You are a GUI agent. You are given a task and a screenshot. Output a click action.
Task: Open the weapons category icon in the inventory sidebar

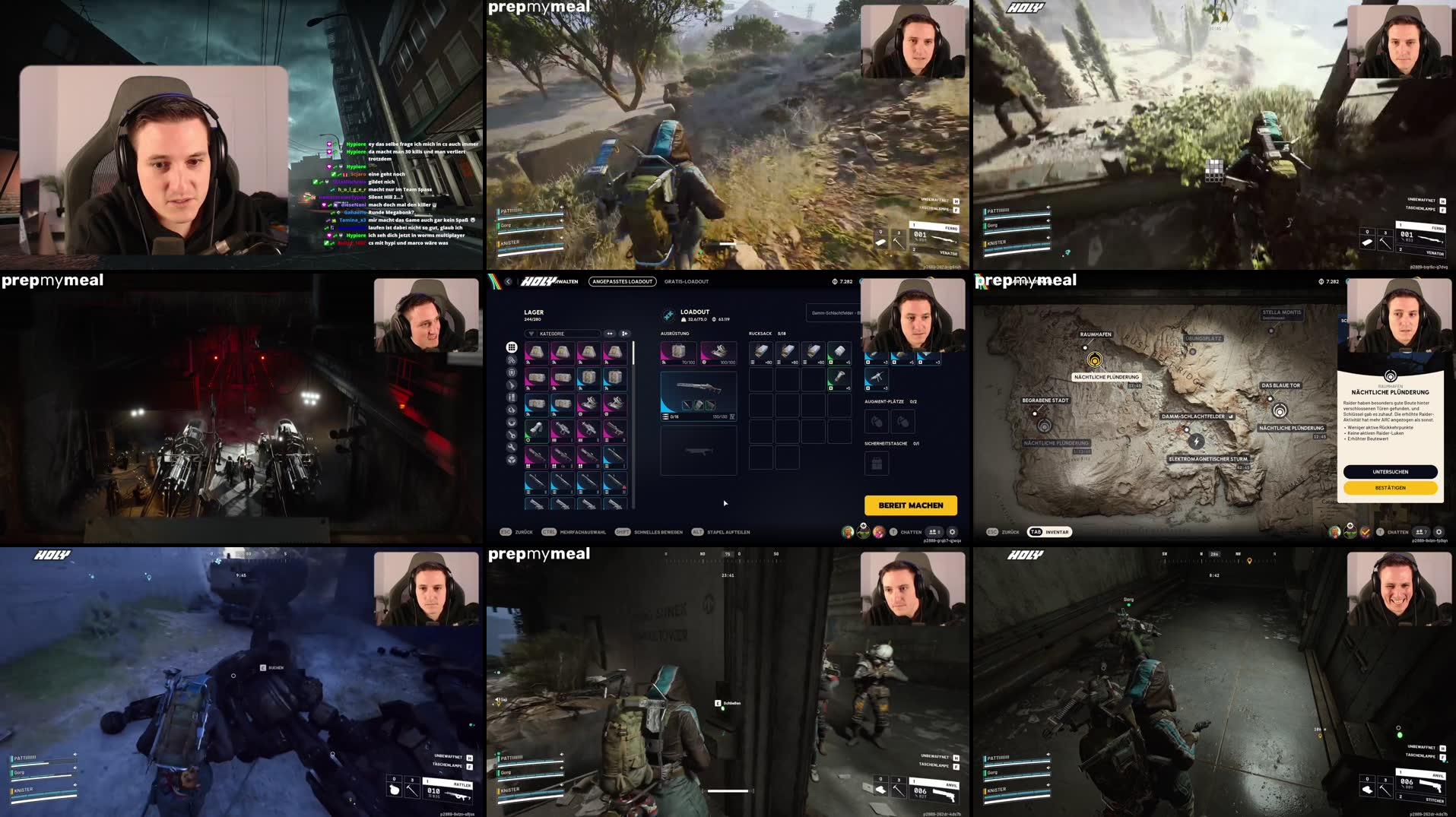(x=510, y=385)
